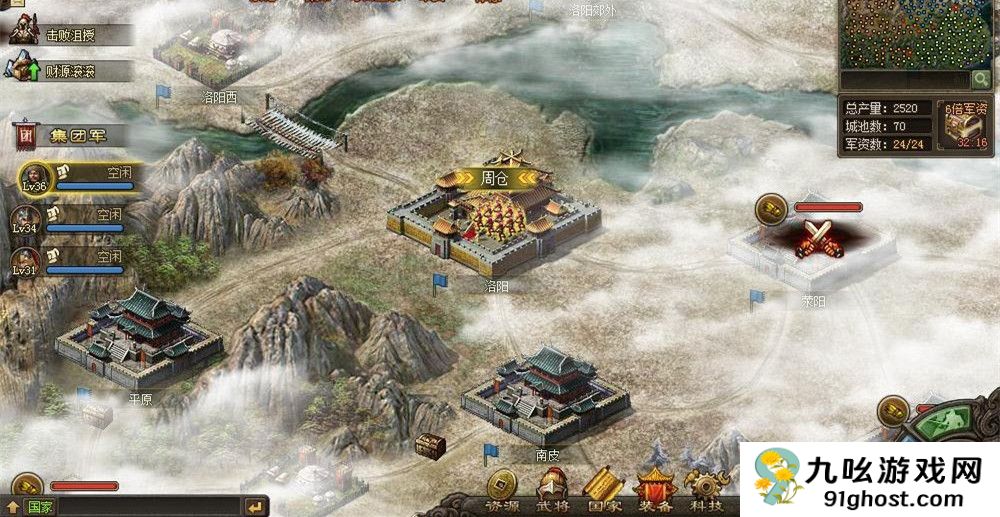Open the 武将 generals menu
This screenshot has height=517, width=1000.
tap(551, 489)
